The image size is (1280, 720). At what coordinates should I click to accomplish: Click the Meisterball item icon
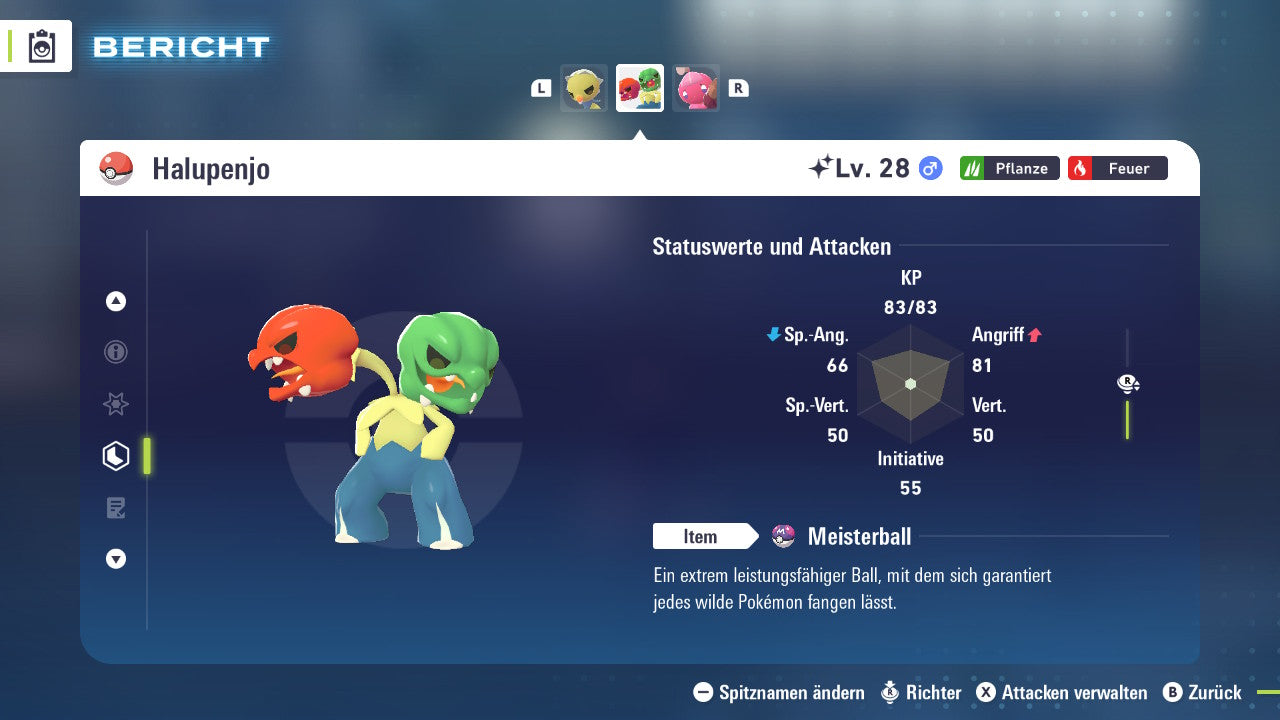click(784, 536)
